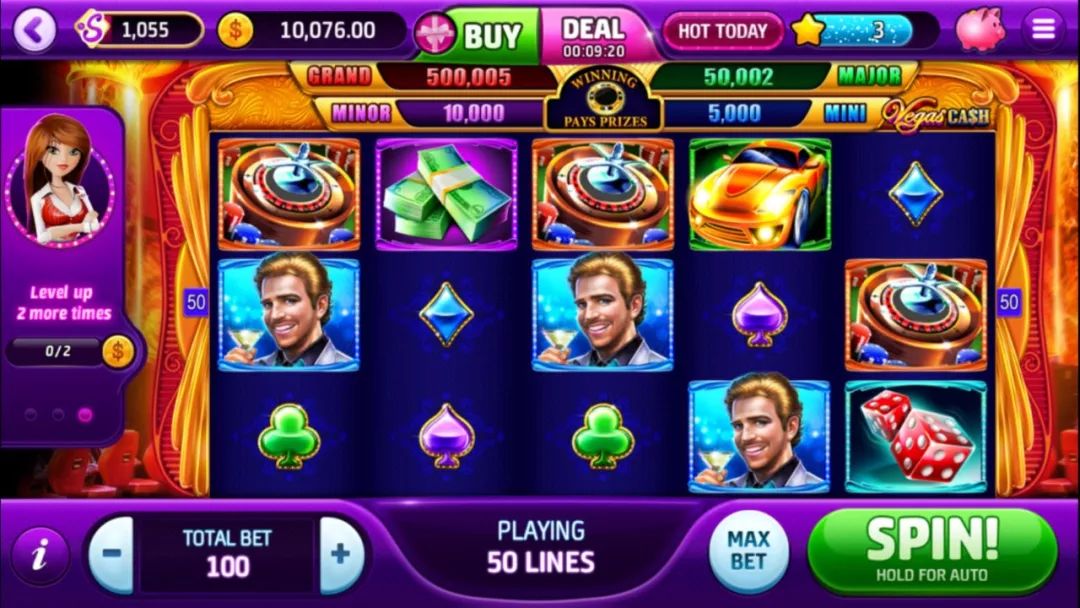Increase total bet with plus button

pos(341,553)
